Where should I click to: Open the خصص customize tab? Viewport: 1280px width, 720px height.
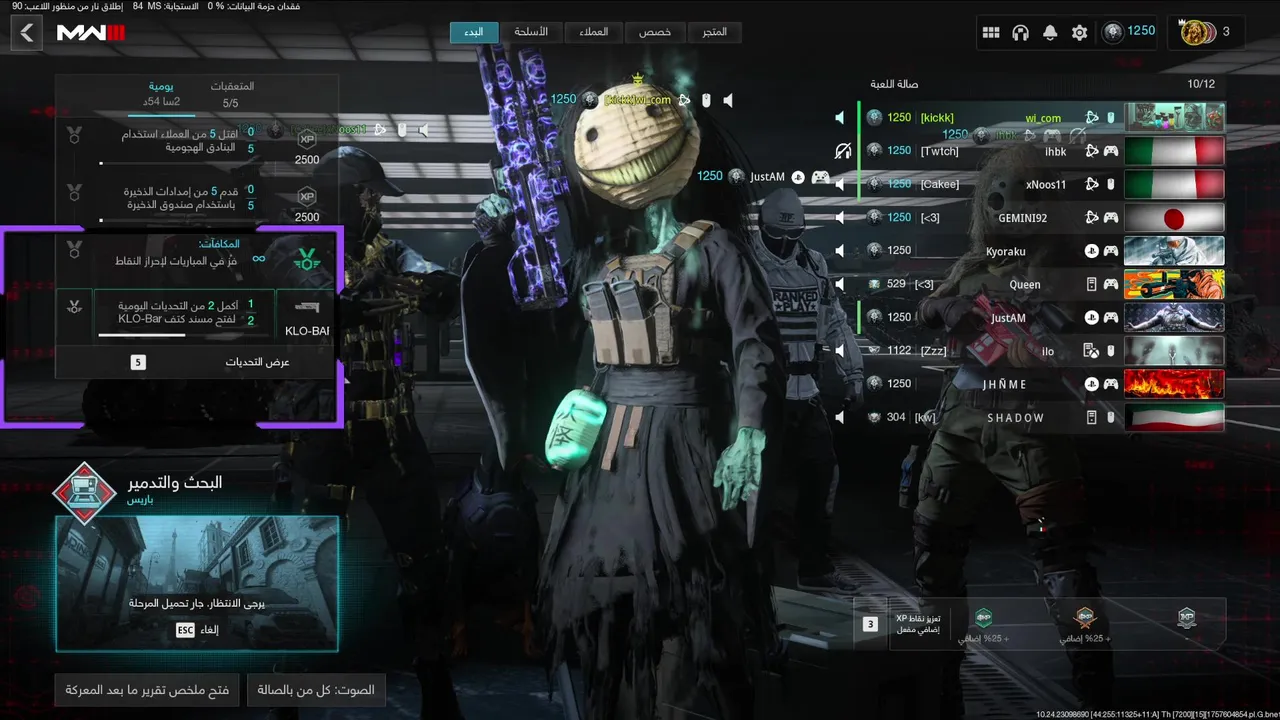(x=655, y=32)
